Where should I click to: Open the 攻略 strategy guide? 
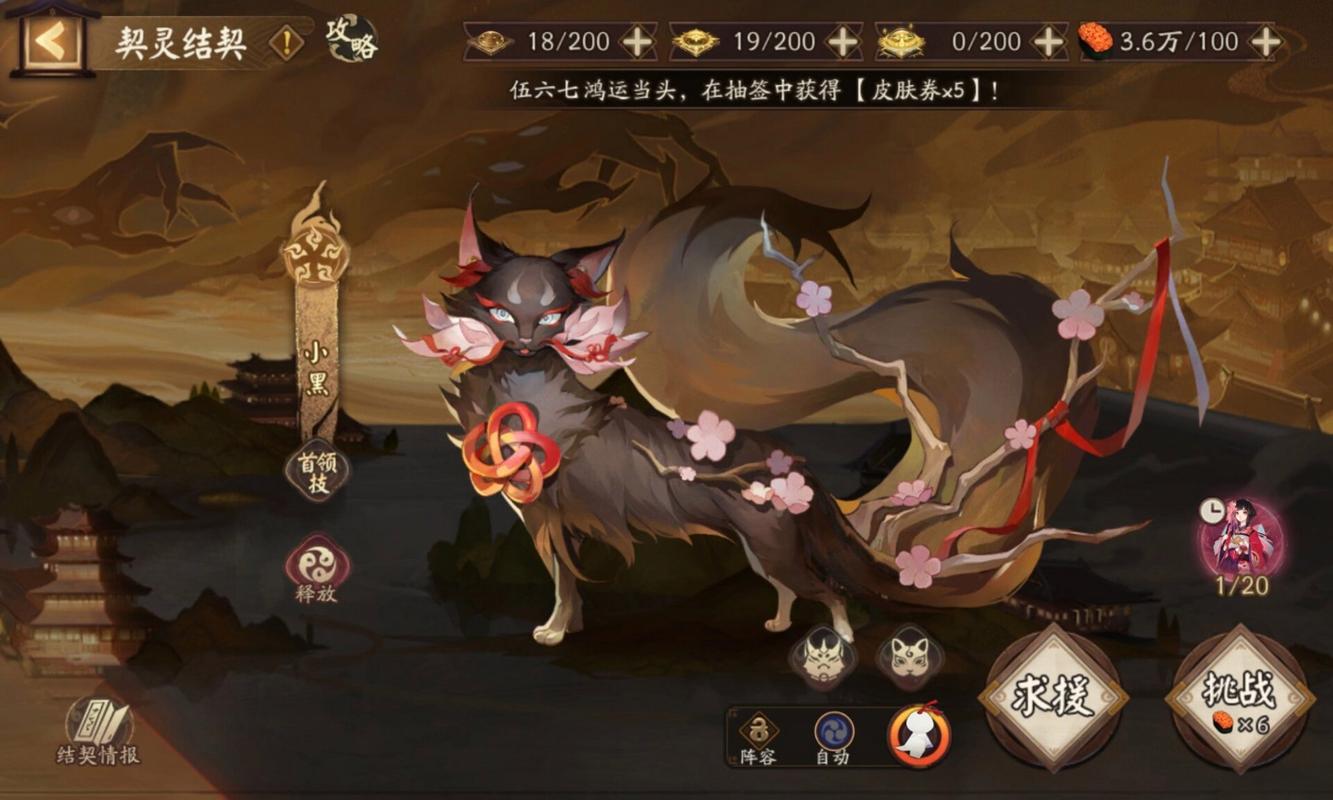coord(351,39)
